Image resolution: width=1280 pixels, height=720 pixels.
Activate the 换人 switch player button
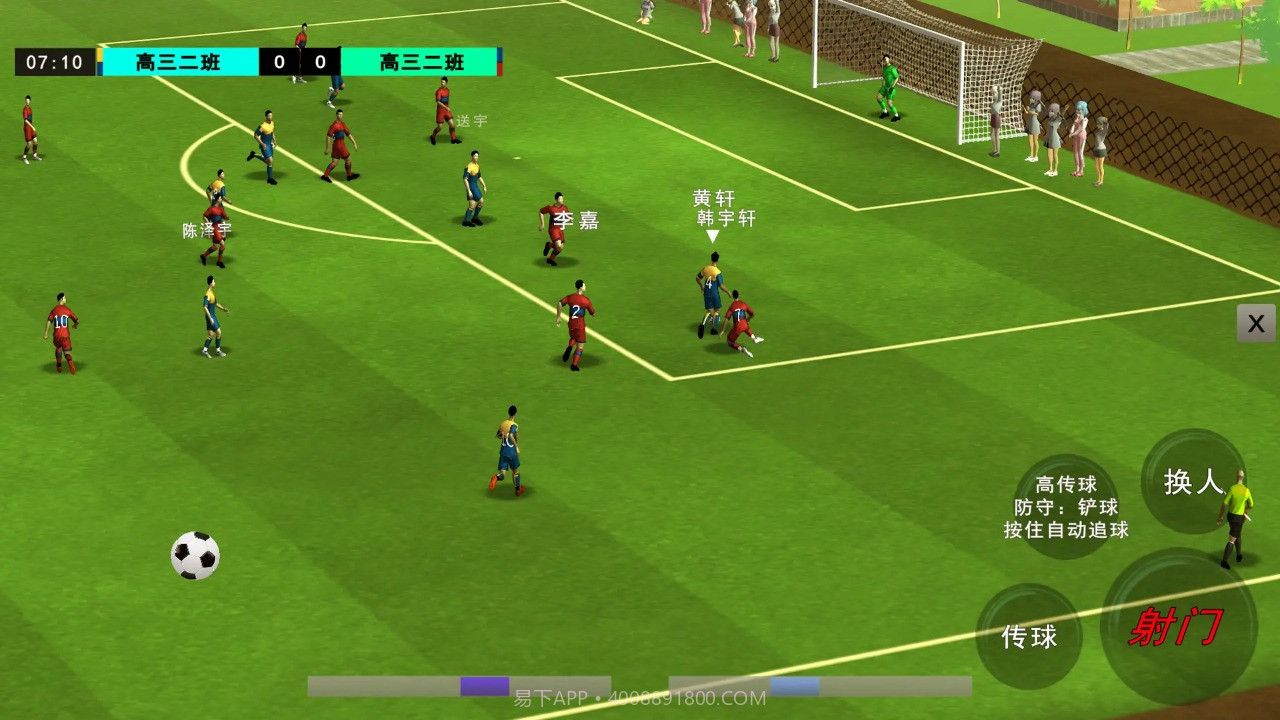pos(1192,482)
